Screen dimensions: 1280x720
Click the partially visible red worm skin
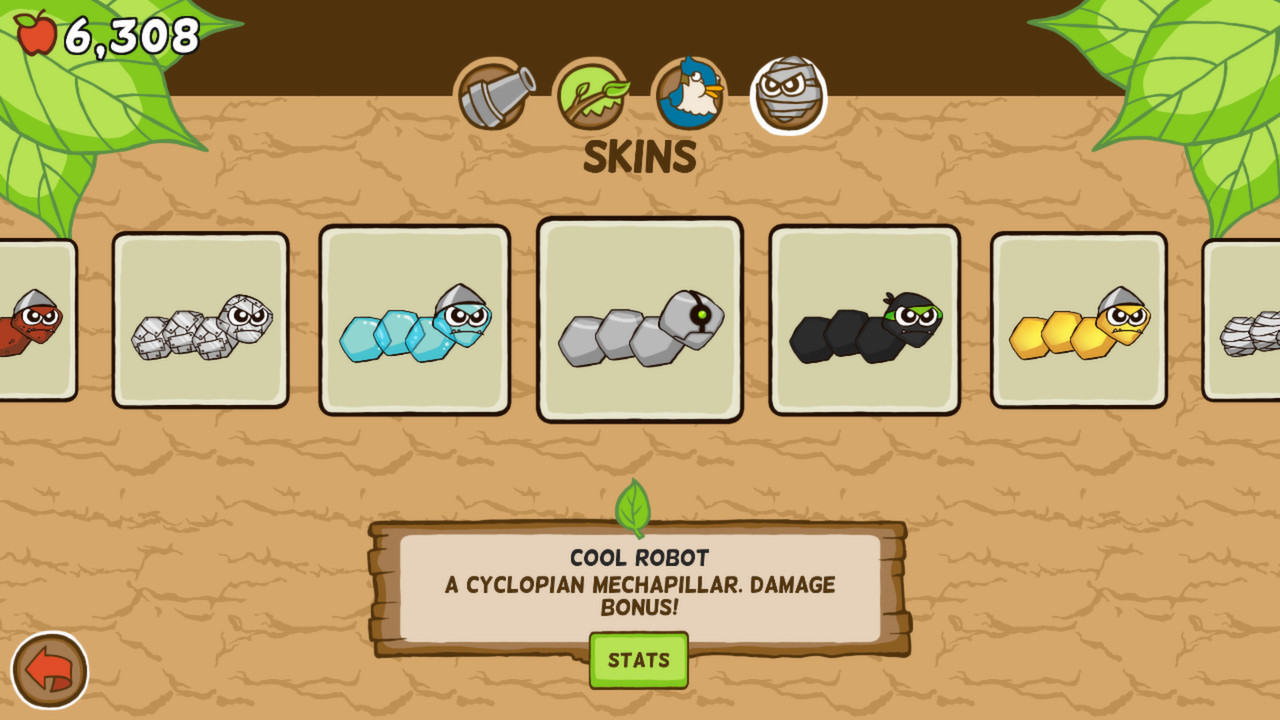pyautogui.click(x=30, y=318)
